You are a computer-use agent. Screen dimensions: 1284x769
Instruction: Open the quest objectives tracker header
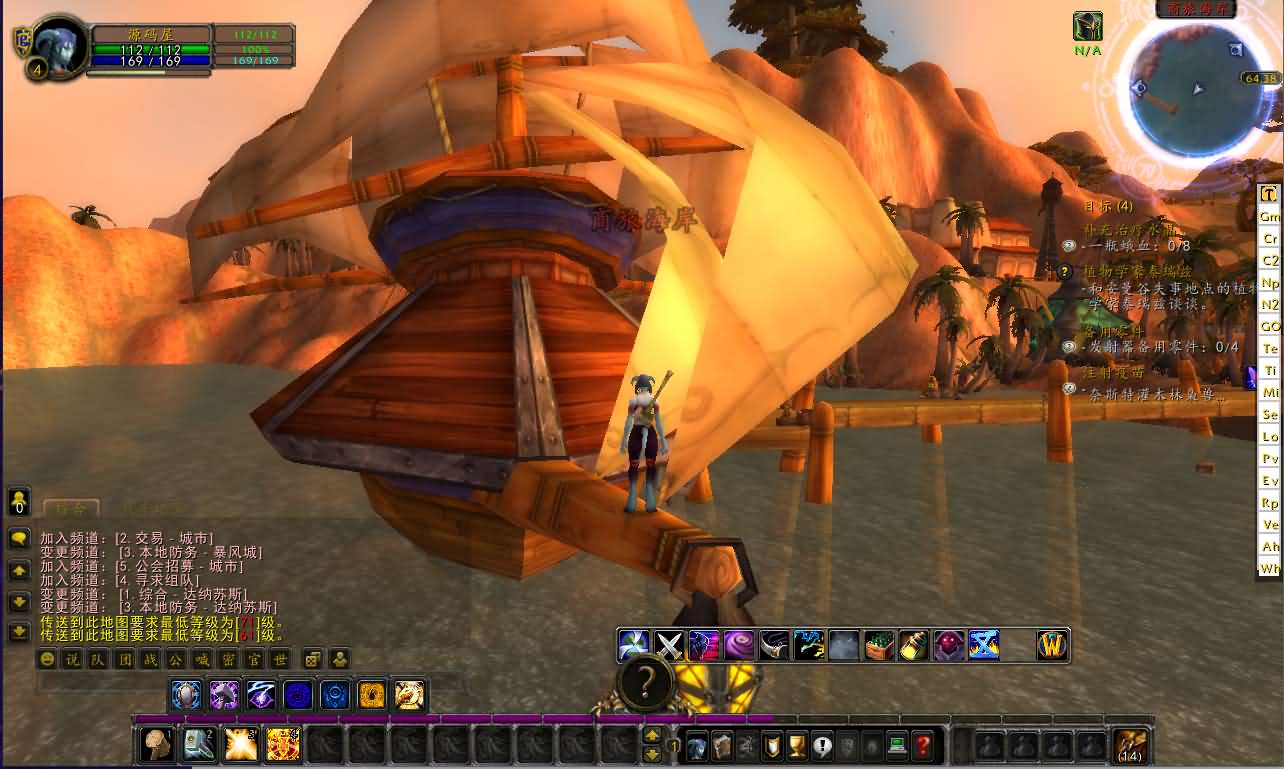[x=1109, y=206]
